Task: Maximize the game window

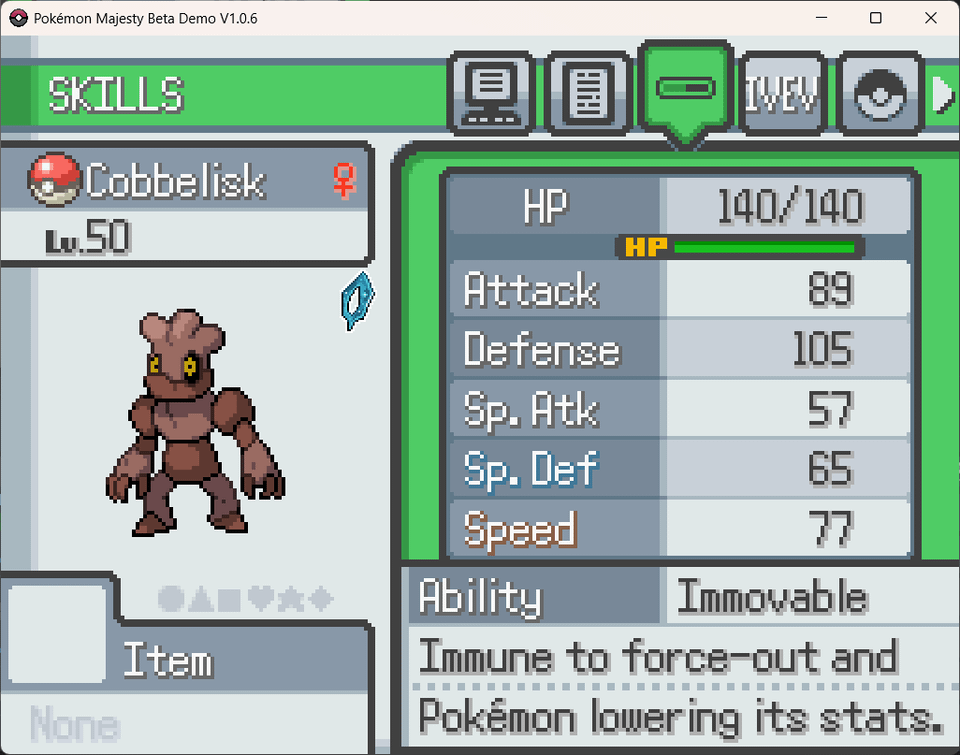Action: [876, 18]
